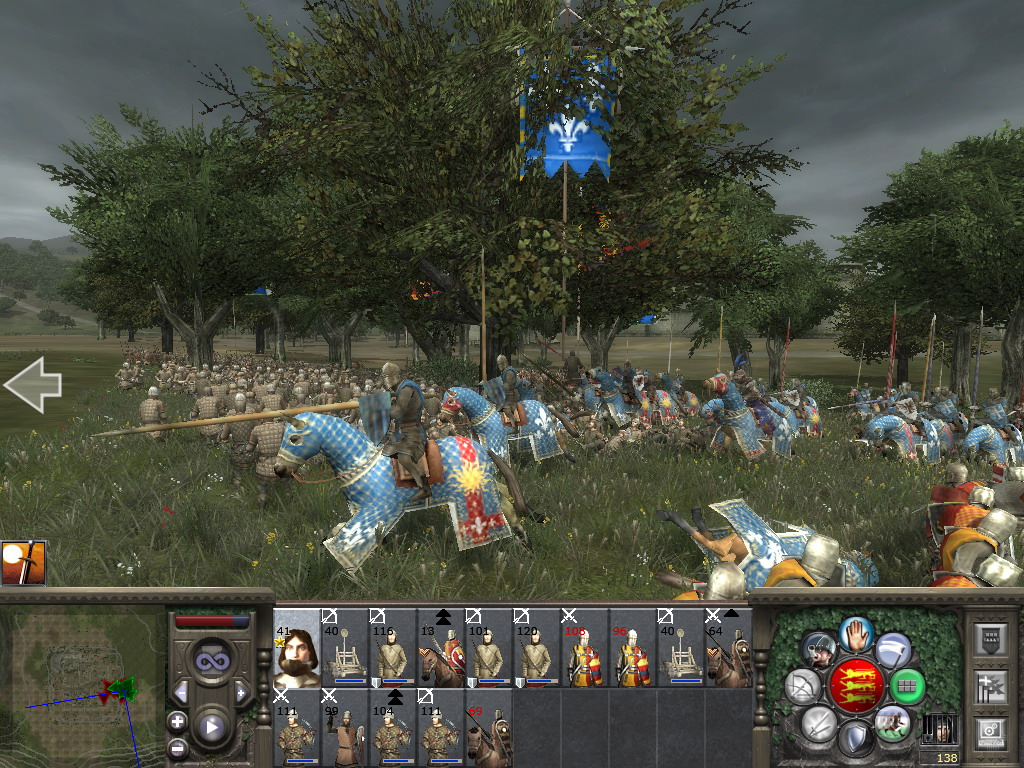Viewport: 1024px width, 768px height.
Task: Click the sword and sun icon
Action: point(23,563)
